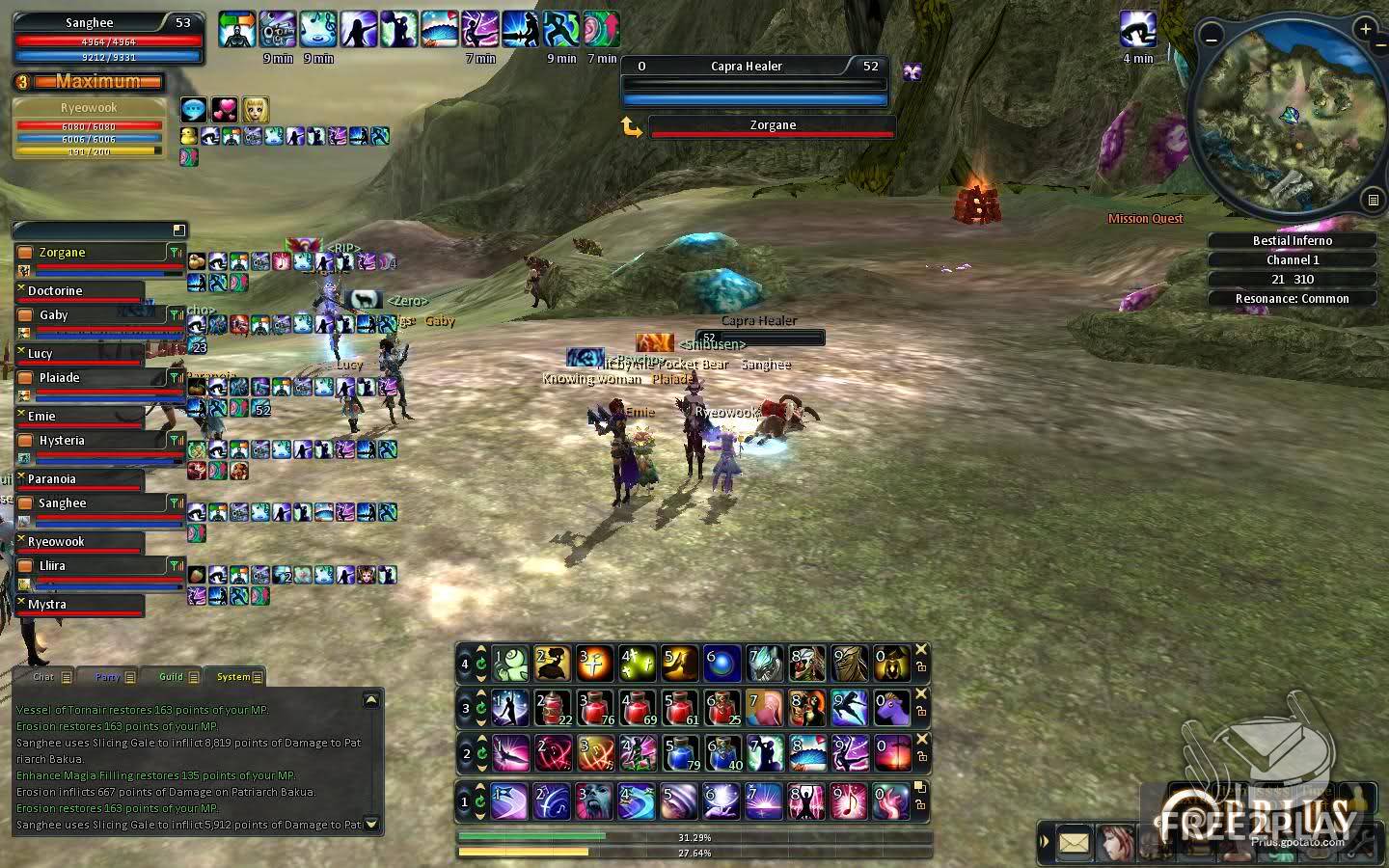This screenshot has width=1389, height=868.
Task: Select the Chat tab
Action: click(x=44, y=677)
